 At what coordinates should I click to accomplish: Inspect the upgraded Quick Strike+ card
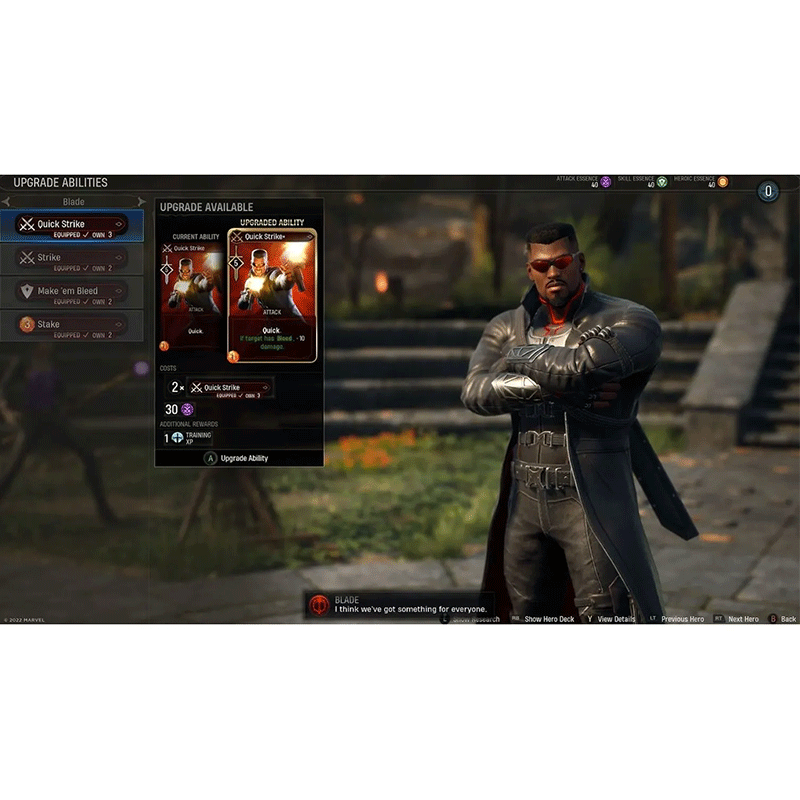[x=272, y=296]
